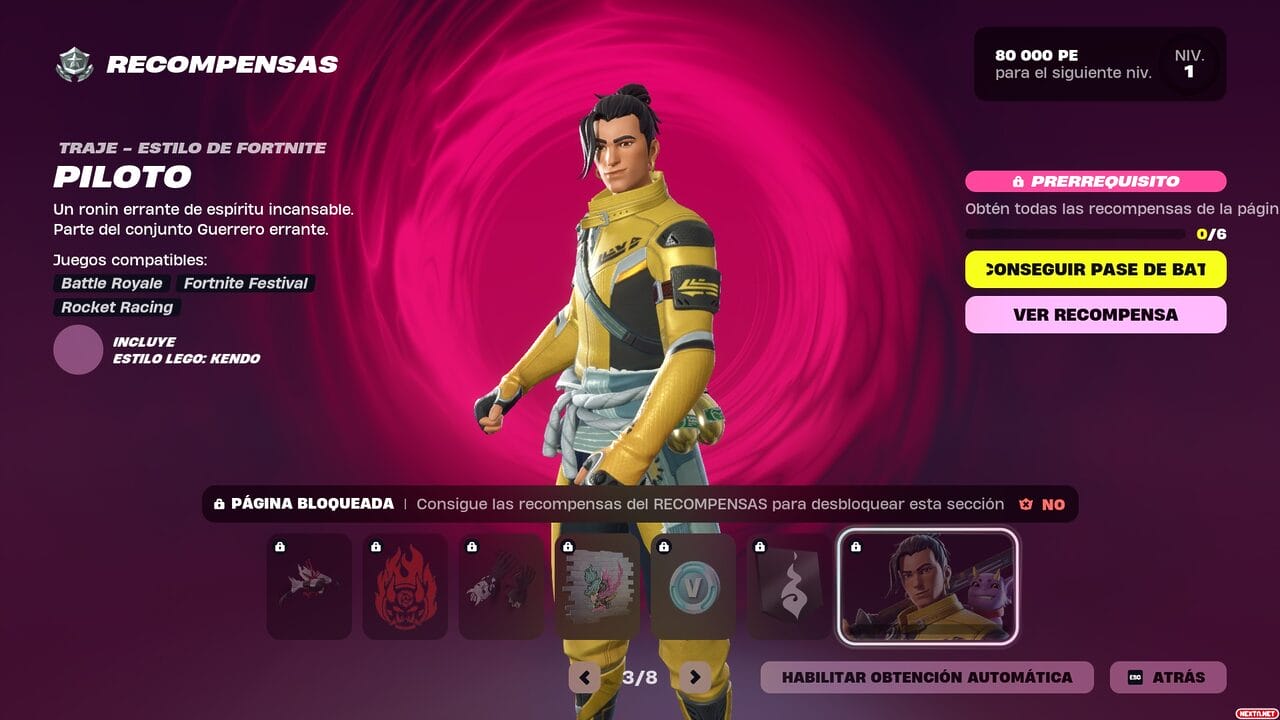The image size is (1280, 720).
Task: Select the red flaming demon emblem reward
Action: coord(405,586)
